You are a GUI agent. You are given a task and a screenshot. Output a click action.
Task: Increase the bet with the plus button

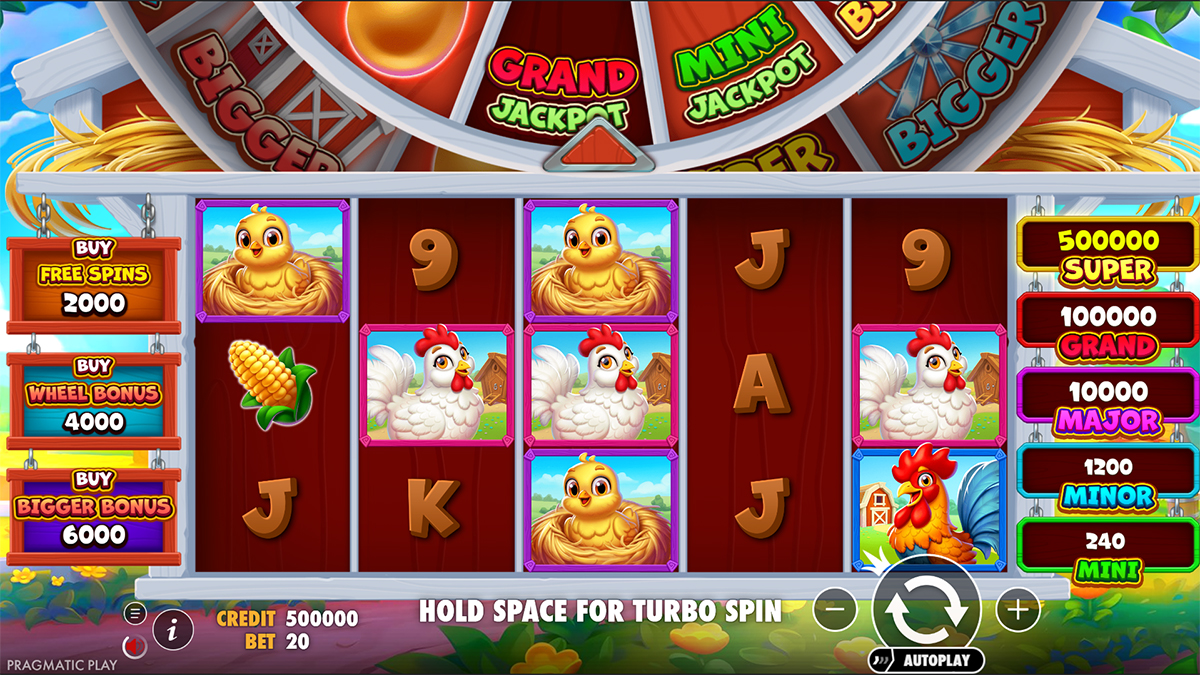click(1016, 608)
